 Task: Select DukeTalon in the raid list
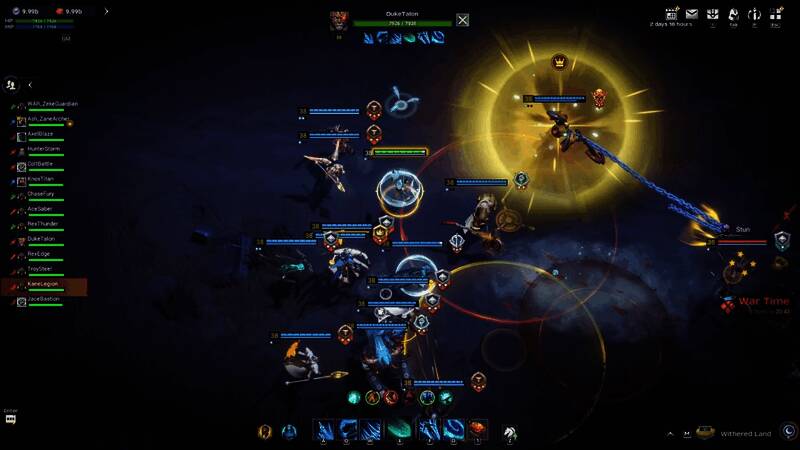[x=44, y=239]
